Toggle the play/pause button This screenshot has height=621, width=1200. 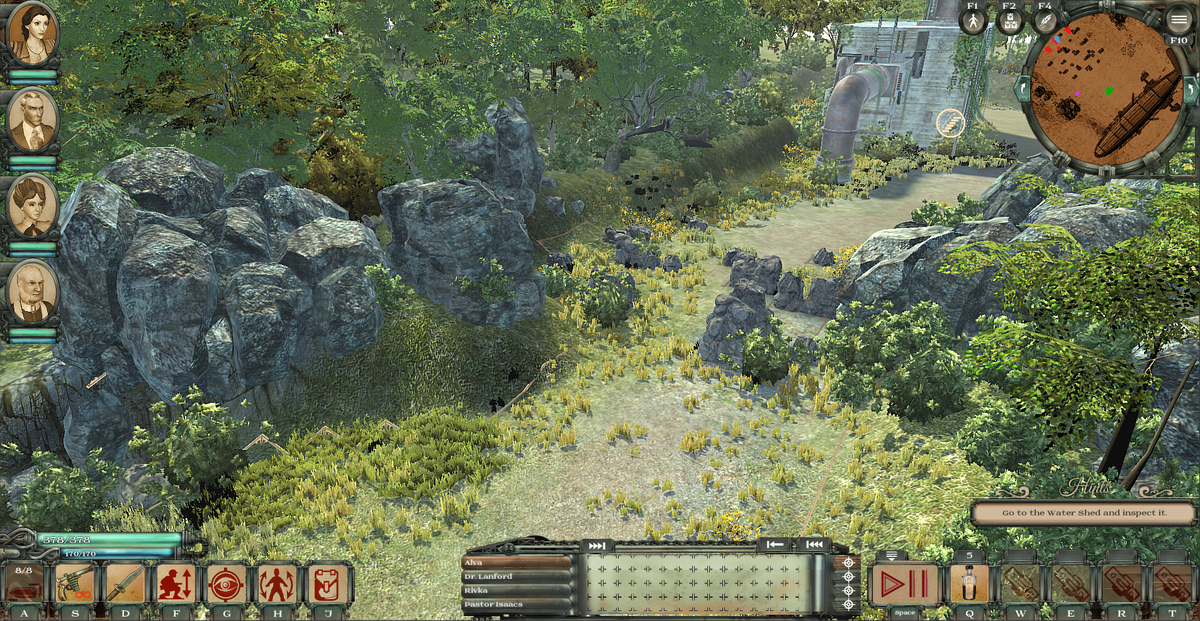pos(904,584)
